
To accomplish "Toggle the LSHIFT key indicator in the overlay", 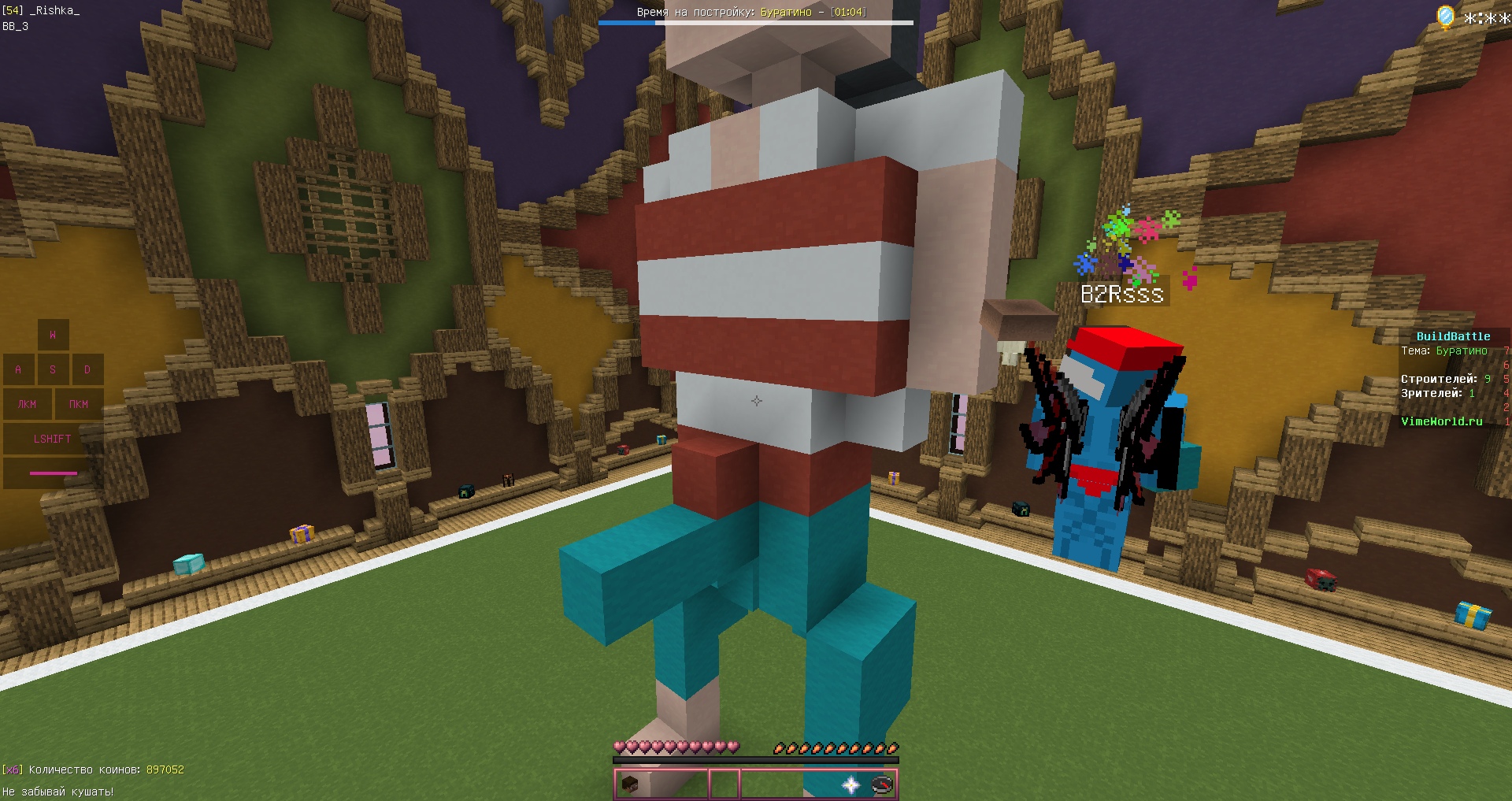I will tap(52, 439).
